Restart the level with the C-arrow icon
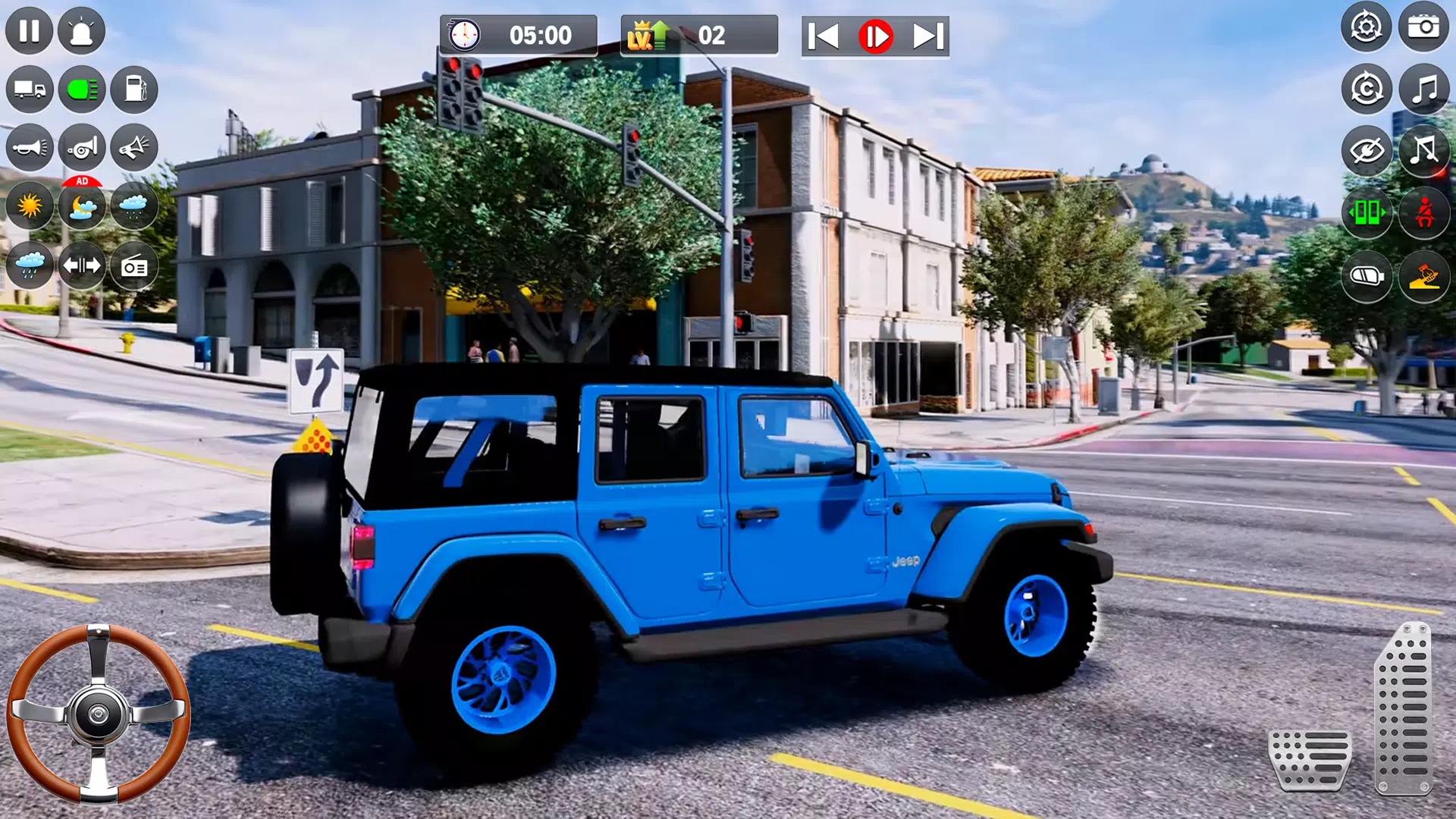Viewport: 1456px width, 819px height. point(1365,89)
